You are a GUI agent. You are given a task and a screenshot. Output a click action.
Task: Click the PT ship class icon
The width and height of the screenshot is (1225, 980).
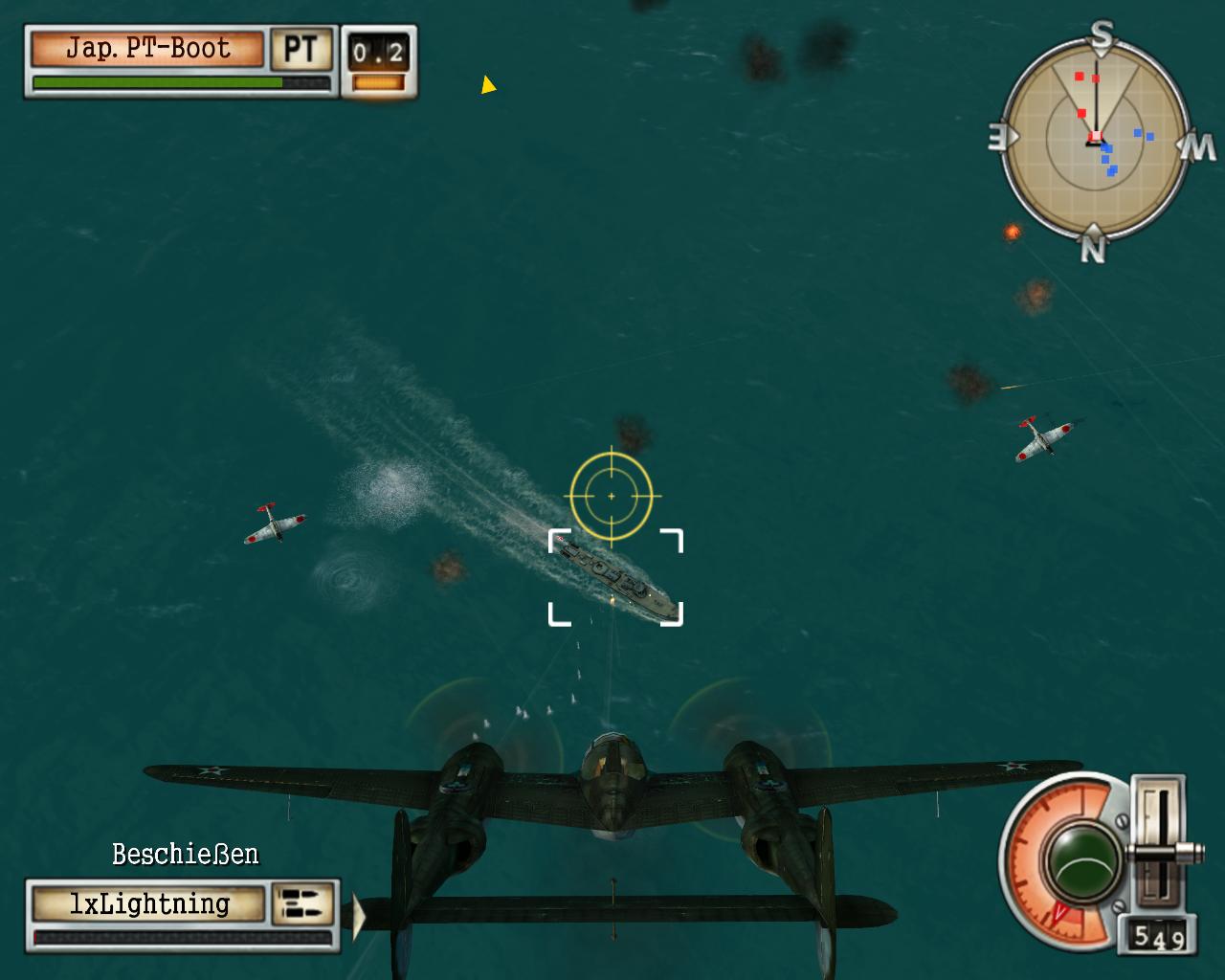[x=301, y=49]
